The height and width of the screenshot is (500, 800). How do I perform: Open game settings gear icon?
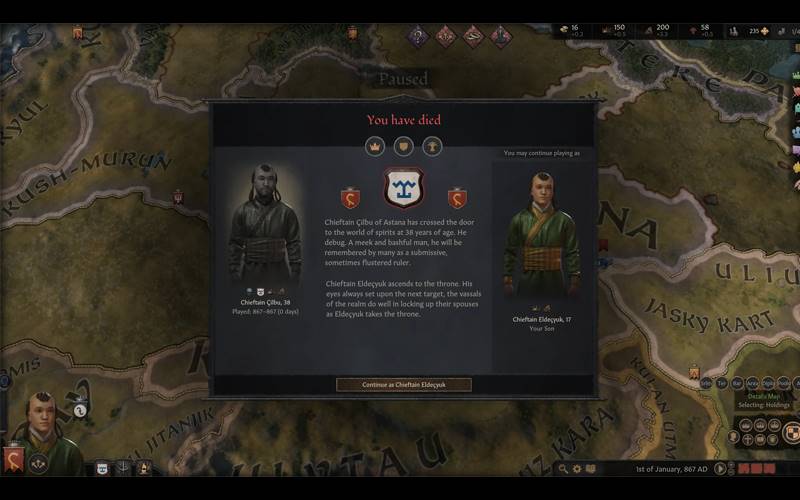point(577,468)
